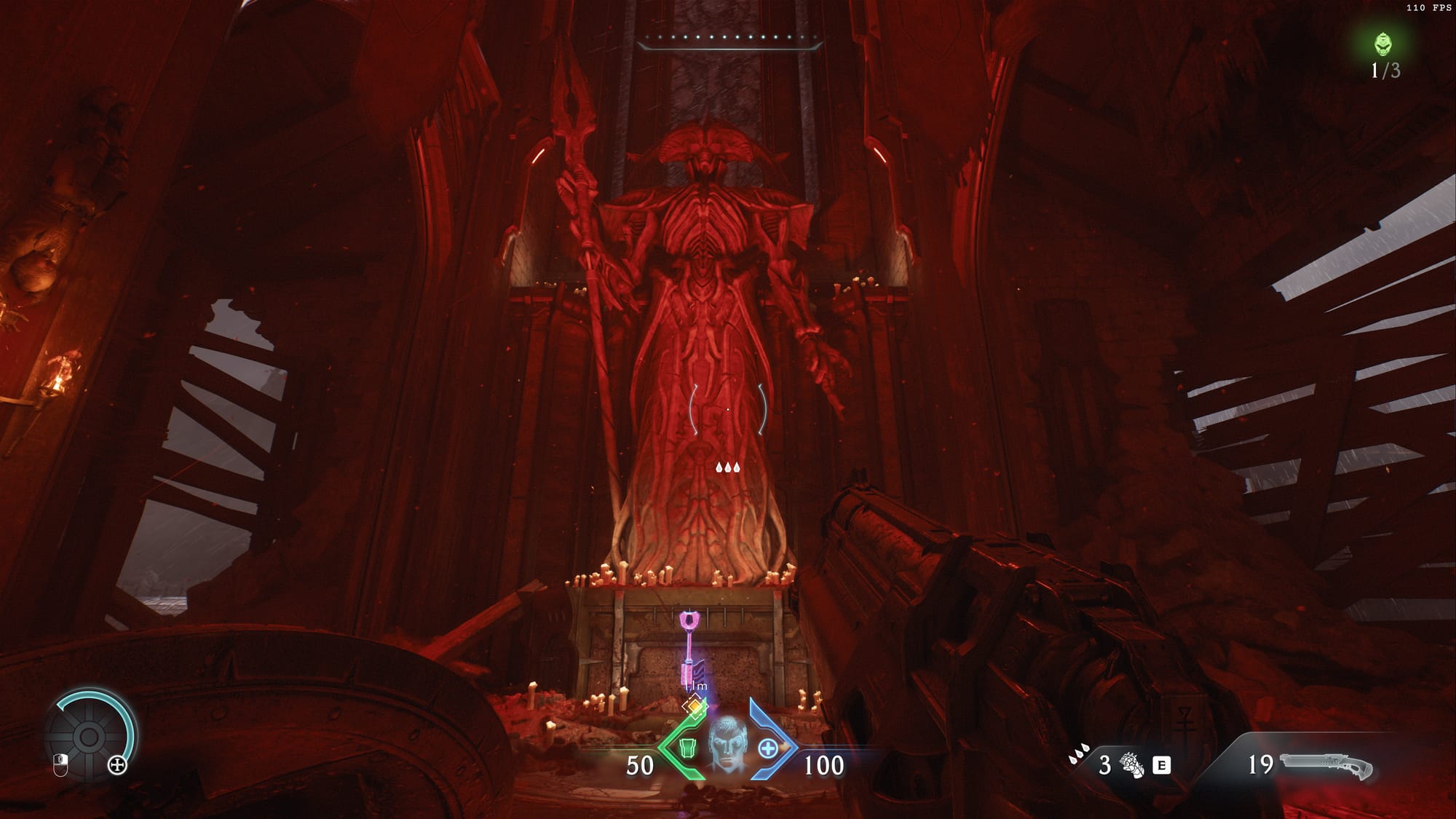Activate the spiked gauntlet melee icon

1131,765
